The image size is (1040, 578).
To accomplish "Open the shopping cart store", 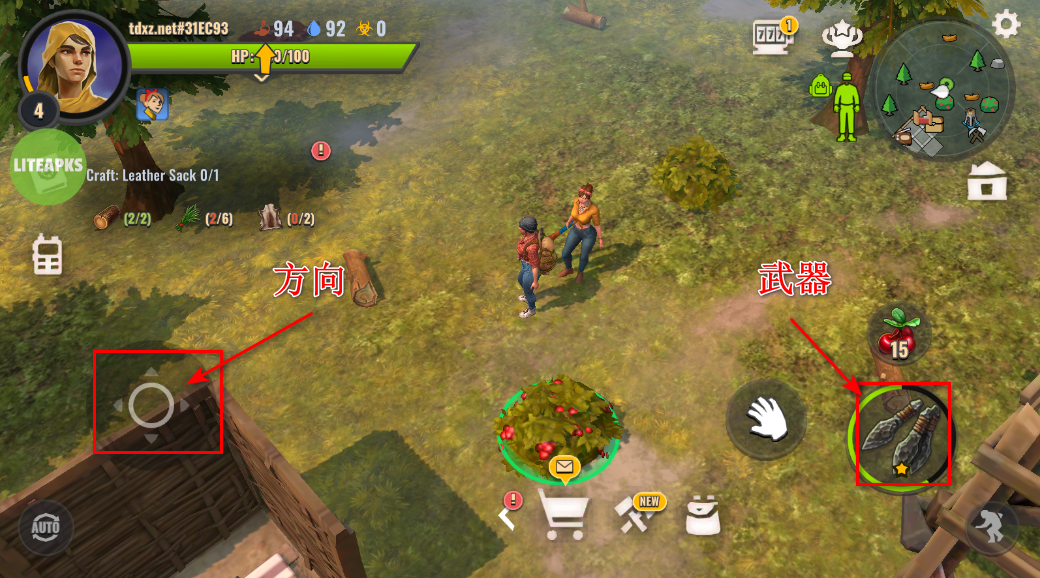I will [x=563, y=514].
